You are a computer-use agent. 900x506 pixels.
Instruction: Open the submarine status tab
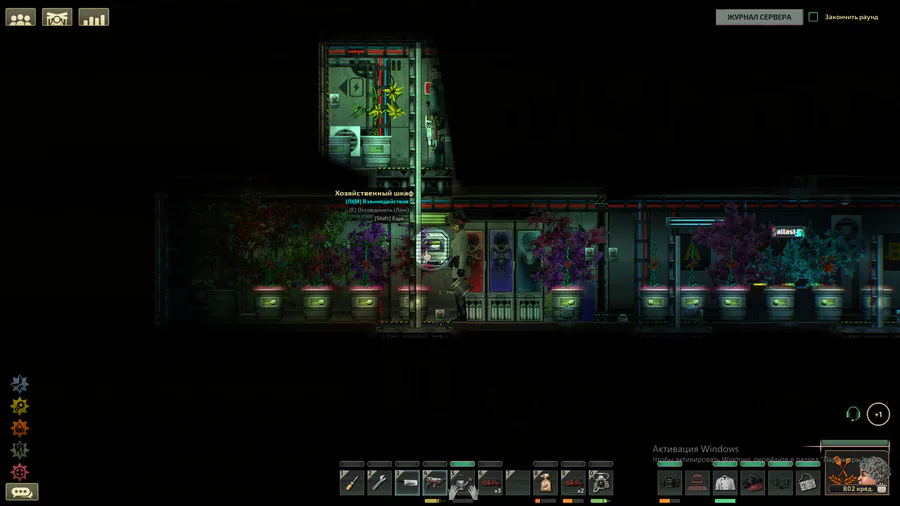[x=57, y=17]
